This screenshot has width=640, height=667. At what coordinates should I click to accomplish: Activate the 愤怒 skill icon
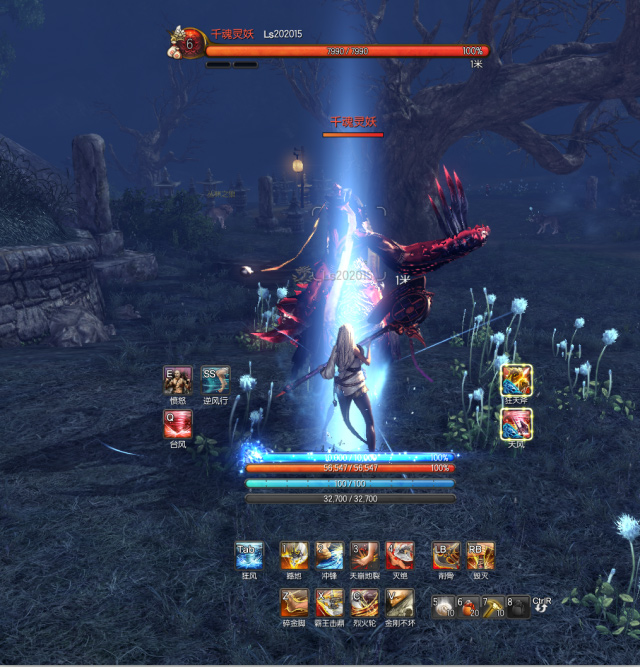point(178,380)
